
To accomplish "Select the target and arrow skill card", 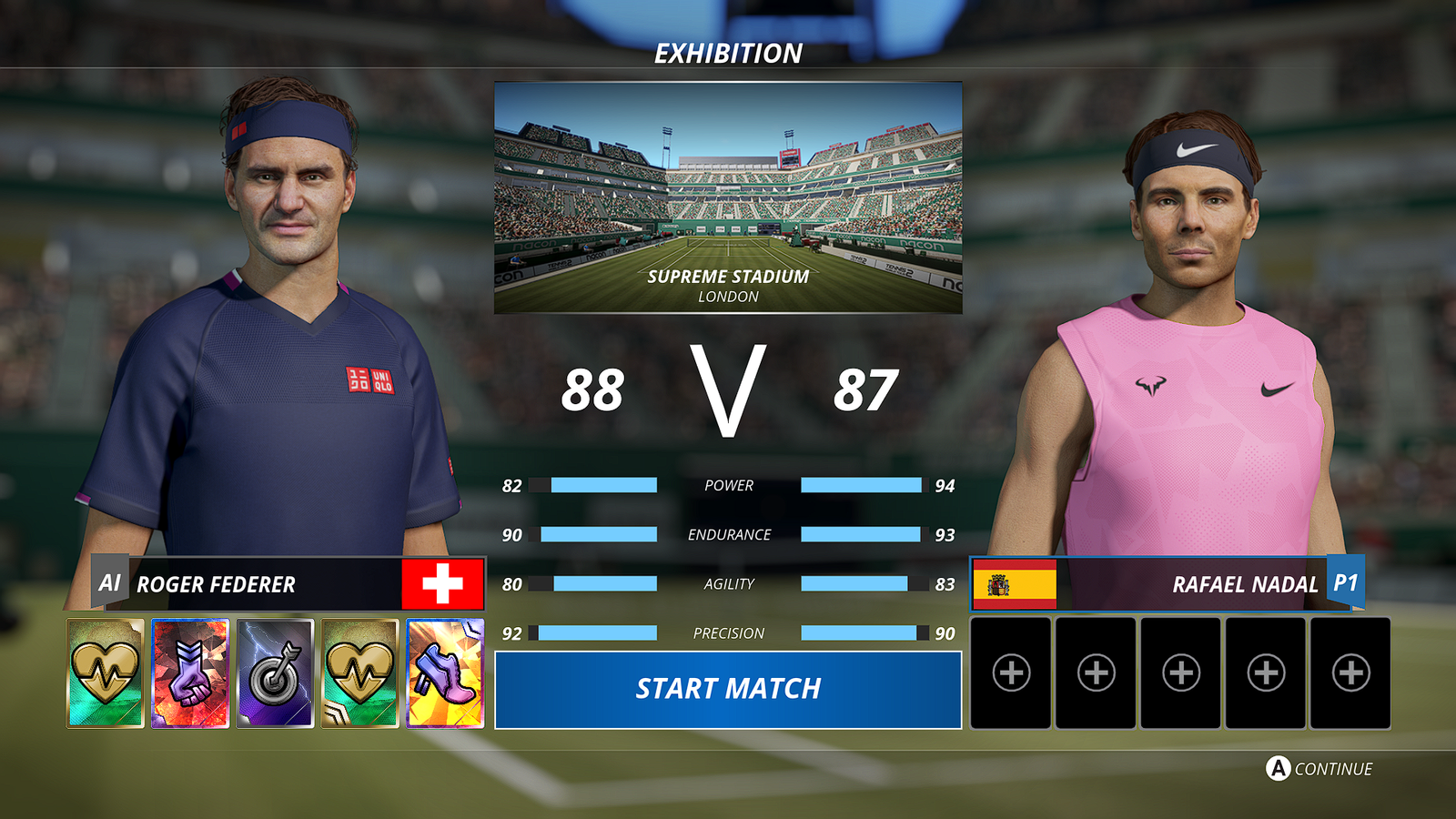I will pos(275,673).
